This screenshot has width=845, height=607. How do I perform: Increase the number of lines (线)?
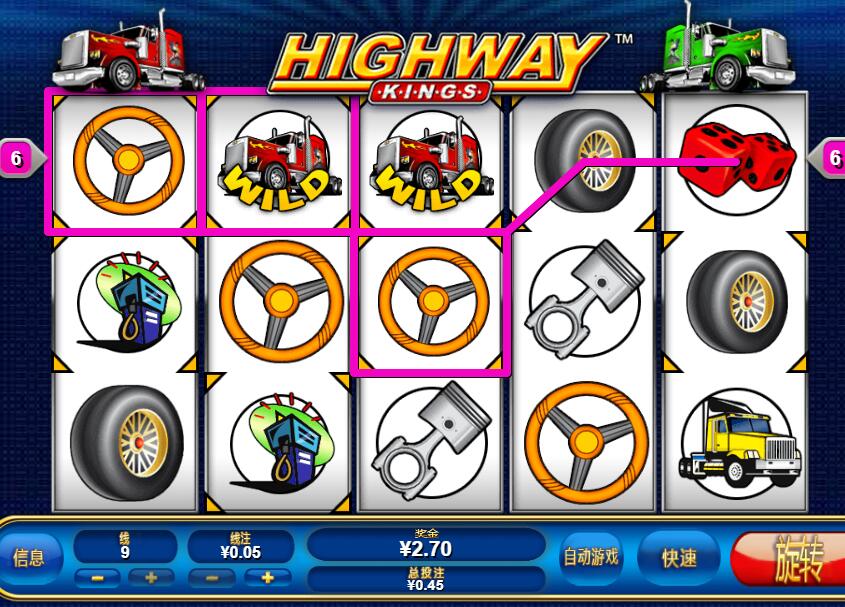pyautogui.click(x=152, y=578)
